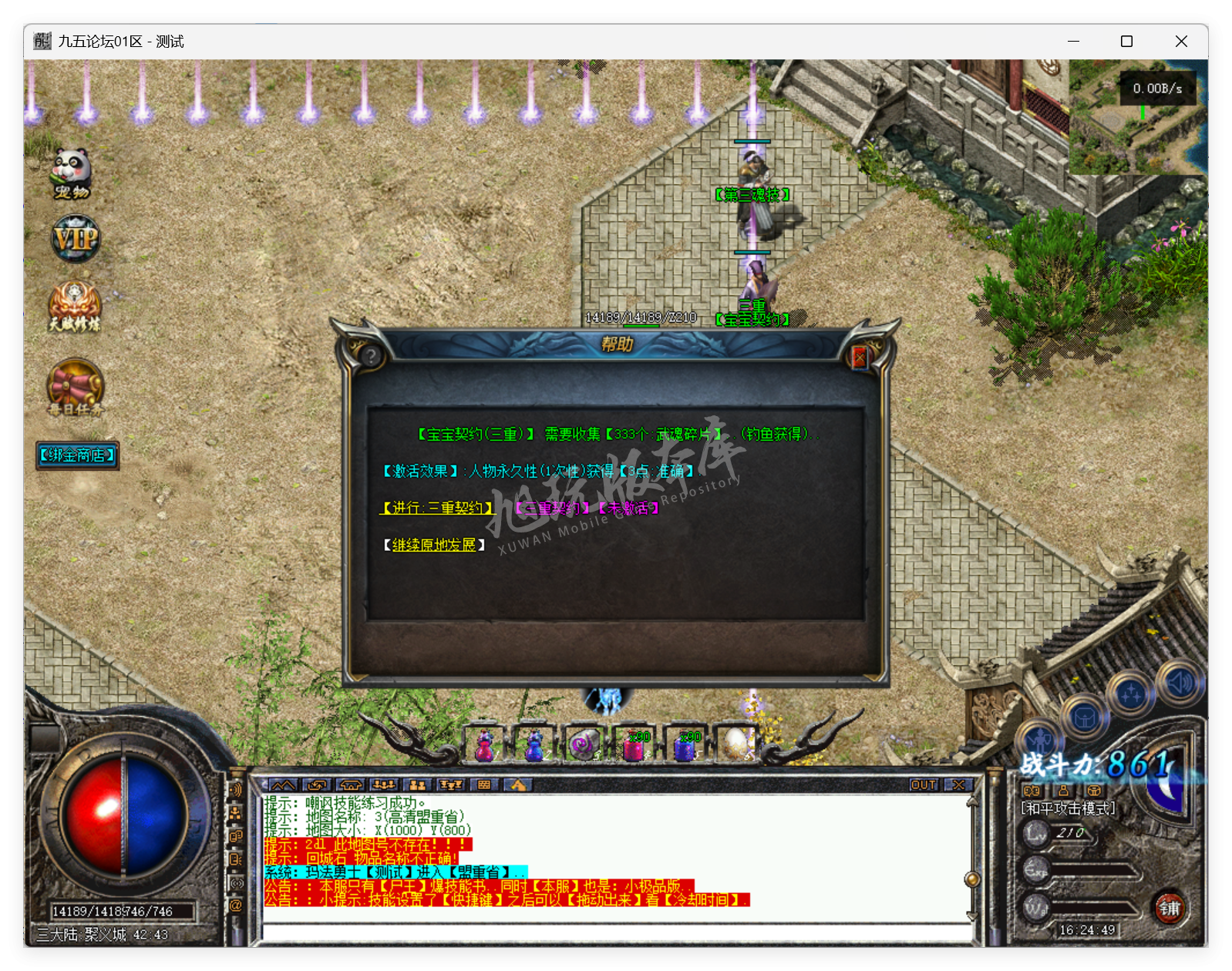1232x971 pixels.
Task: Open the VIP panel icon
Action: pyautogui.click(x=74, y=240)
